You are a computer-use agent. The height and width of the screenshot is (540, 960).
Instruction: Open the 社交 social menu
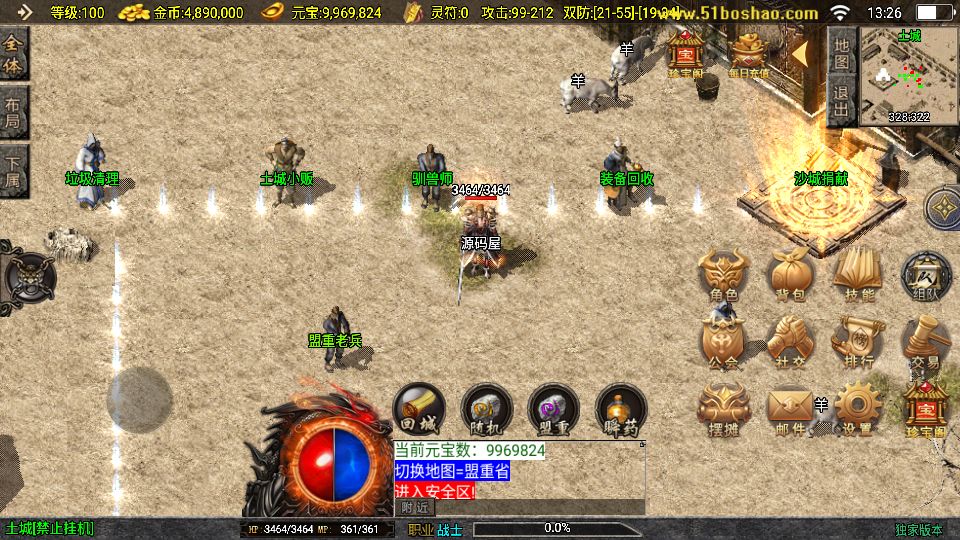(790, 343)
